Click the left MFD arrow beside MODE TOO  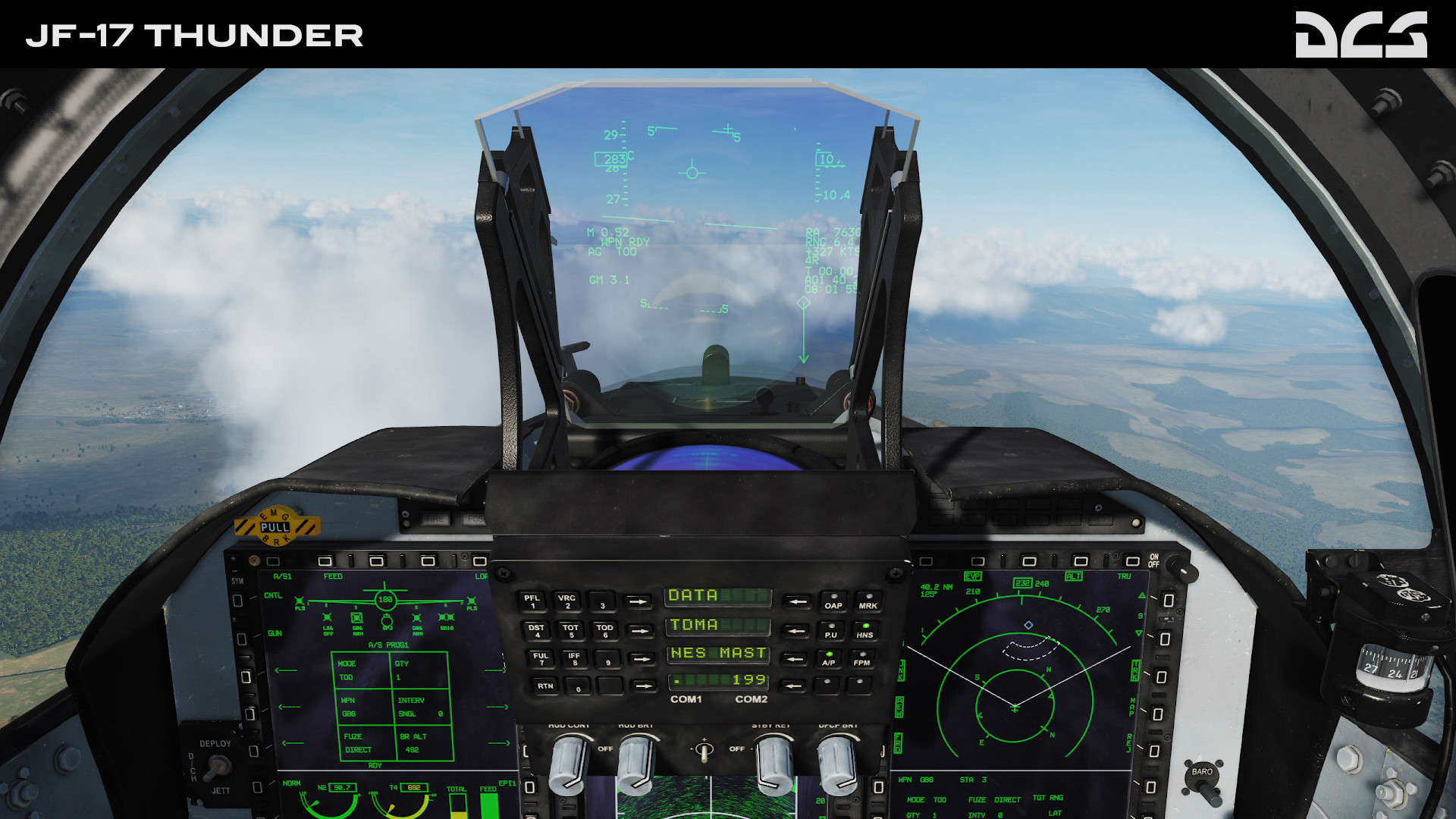[x=287, y=671]
